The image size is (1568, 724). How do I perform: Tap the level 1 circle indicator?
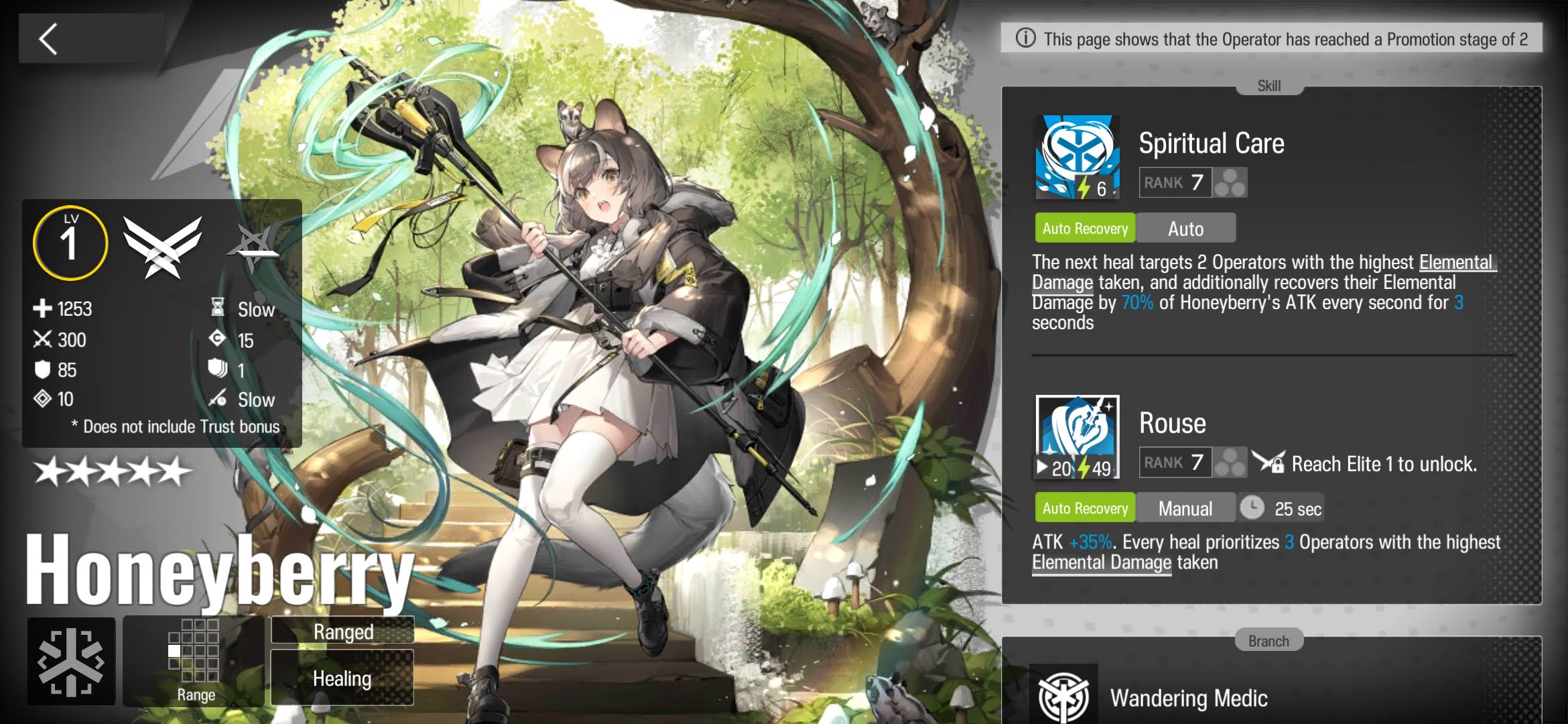(x=70, y=243)
